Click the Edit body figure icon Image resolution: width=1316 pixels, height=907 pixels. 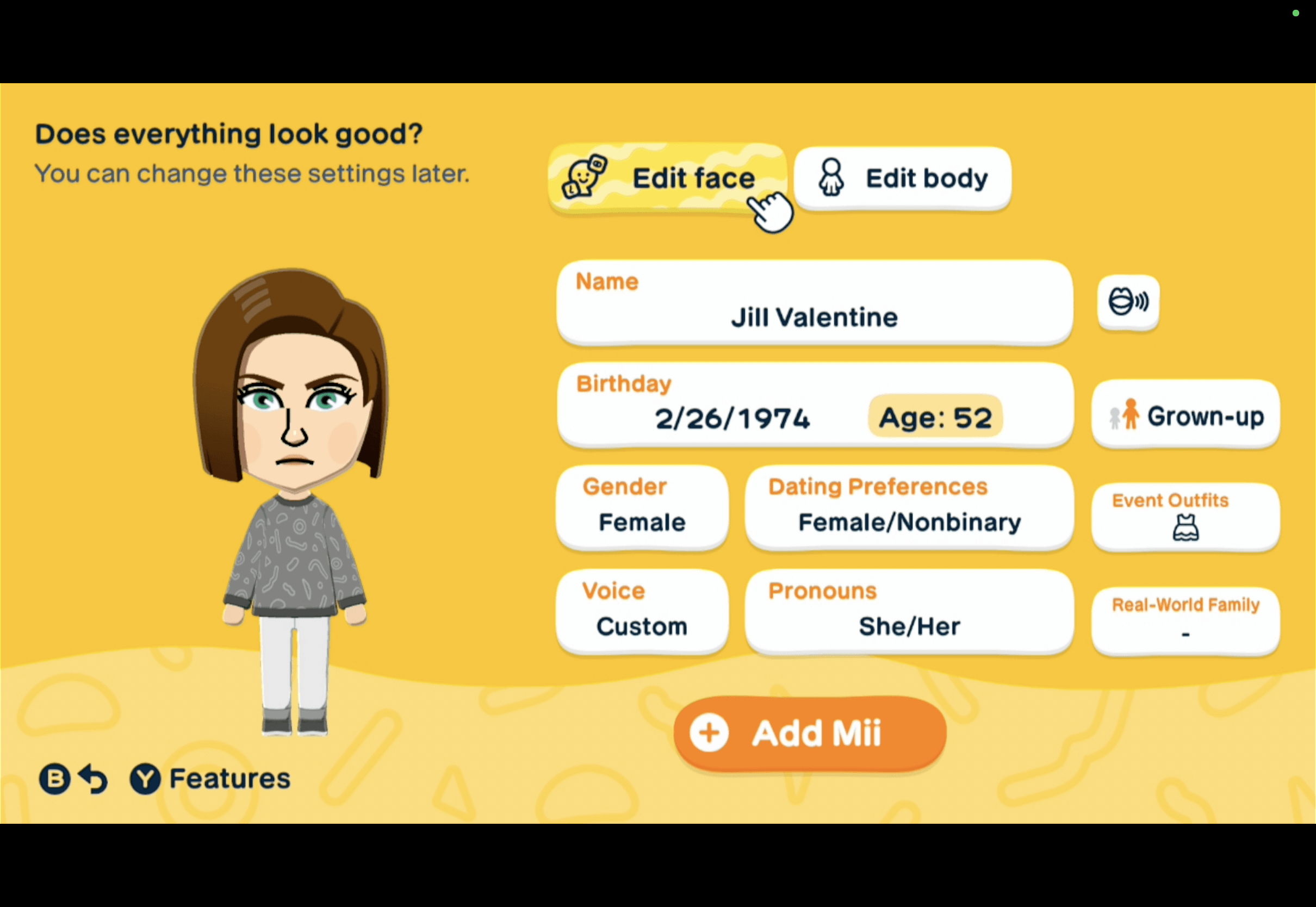831,177
